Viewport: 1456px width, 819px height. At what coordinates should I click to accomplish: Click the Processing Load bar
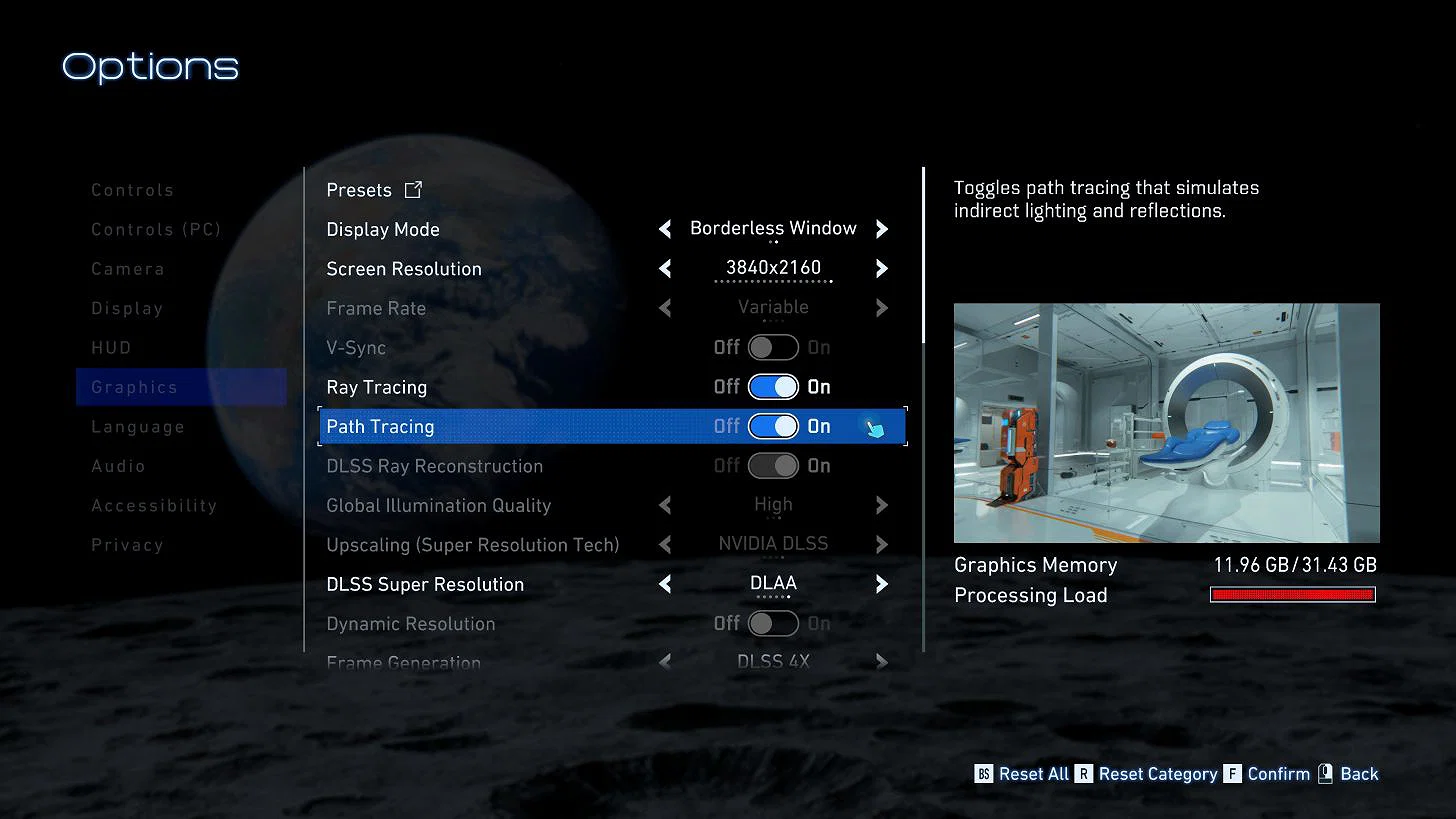[x=1292, y=594]
